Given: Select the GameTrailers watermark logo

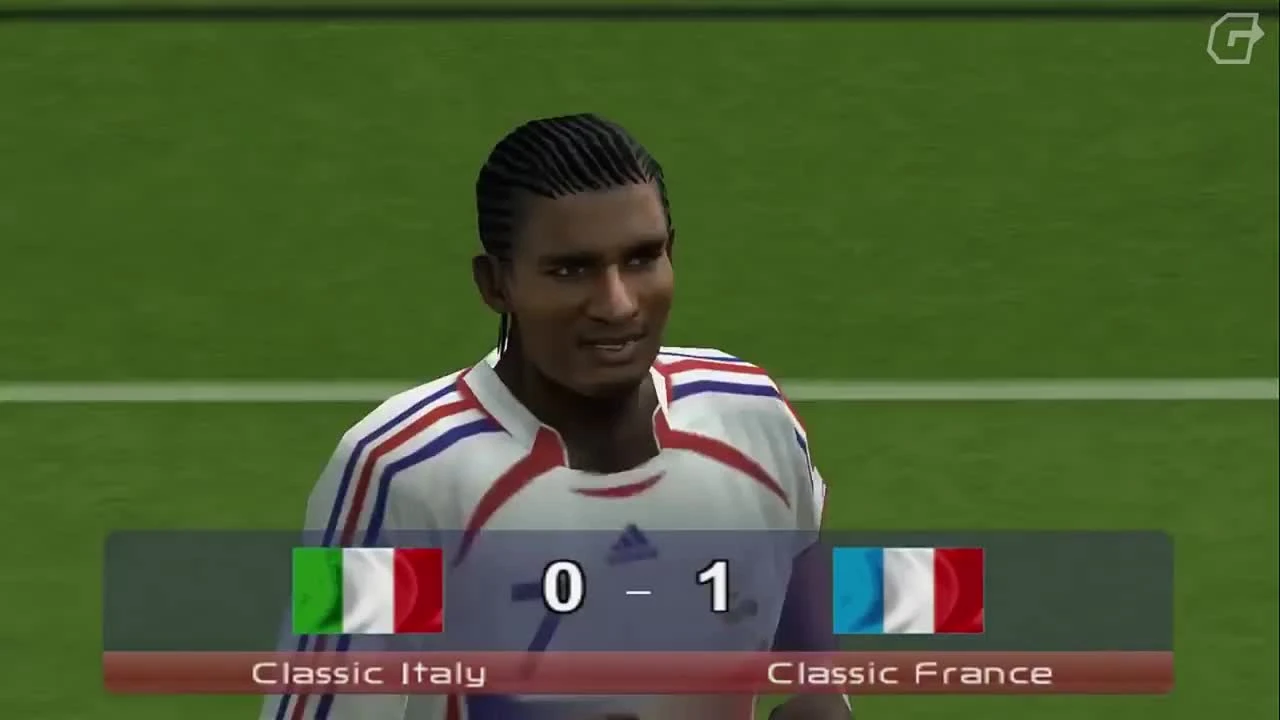Looking at the screenshot, I should (x=1236, y=40).
